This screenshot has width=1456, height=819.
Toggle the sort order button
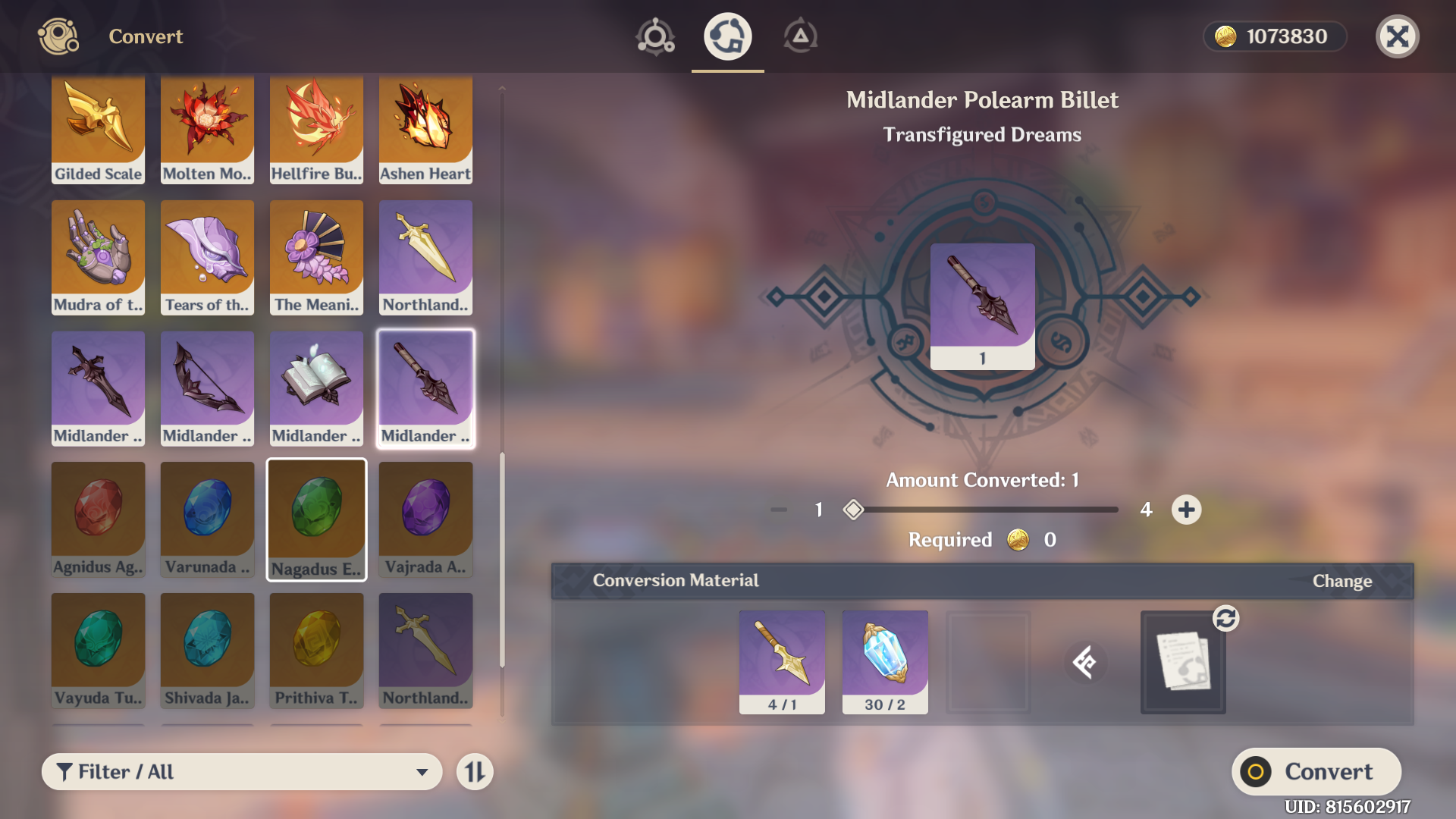click(475, 771)
